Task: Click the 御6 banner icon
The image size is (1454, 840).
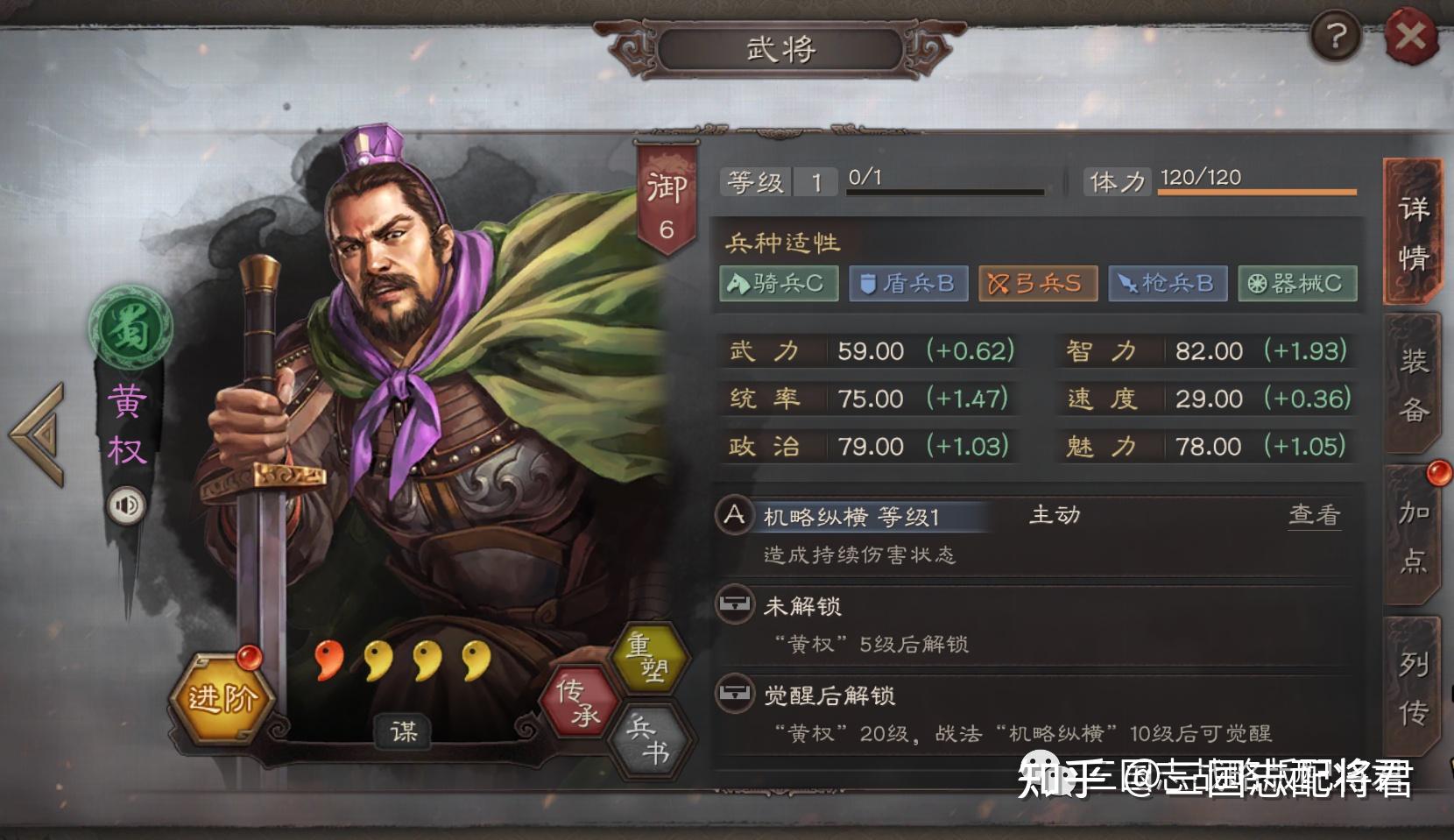Action: pyautogui.click(x=666, y=188)
